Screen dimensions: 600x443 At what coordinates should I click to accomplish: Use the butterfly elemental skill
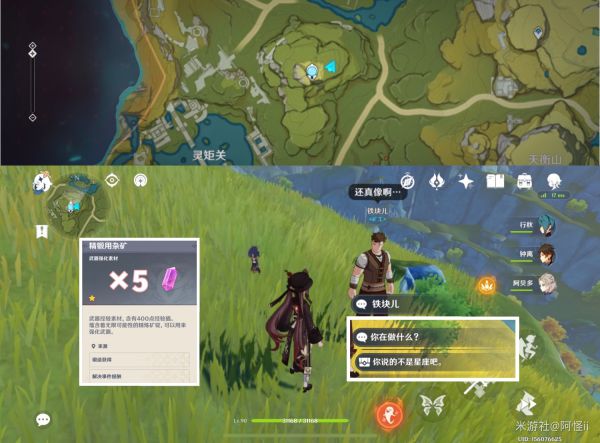pyautogui.click(x=433, y=404)
